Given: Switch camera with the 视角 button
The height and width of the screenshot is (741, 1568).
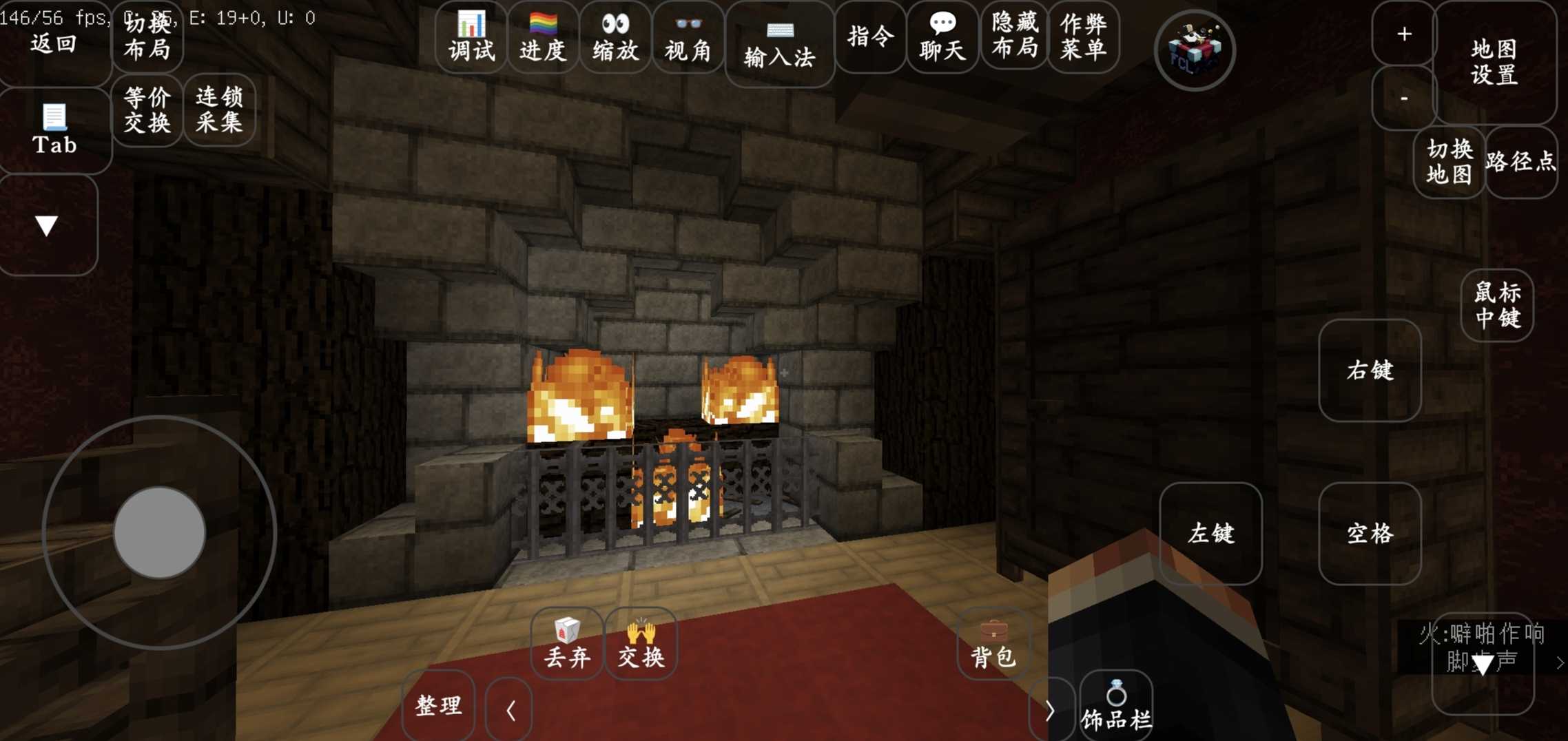Looking at the screenshot, I should 688,37.
